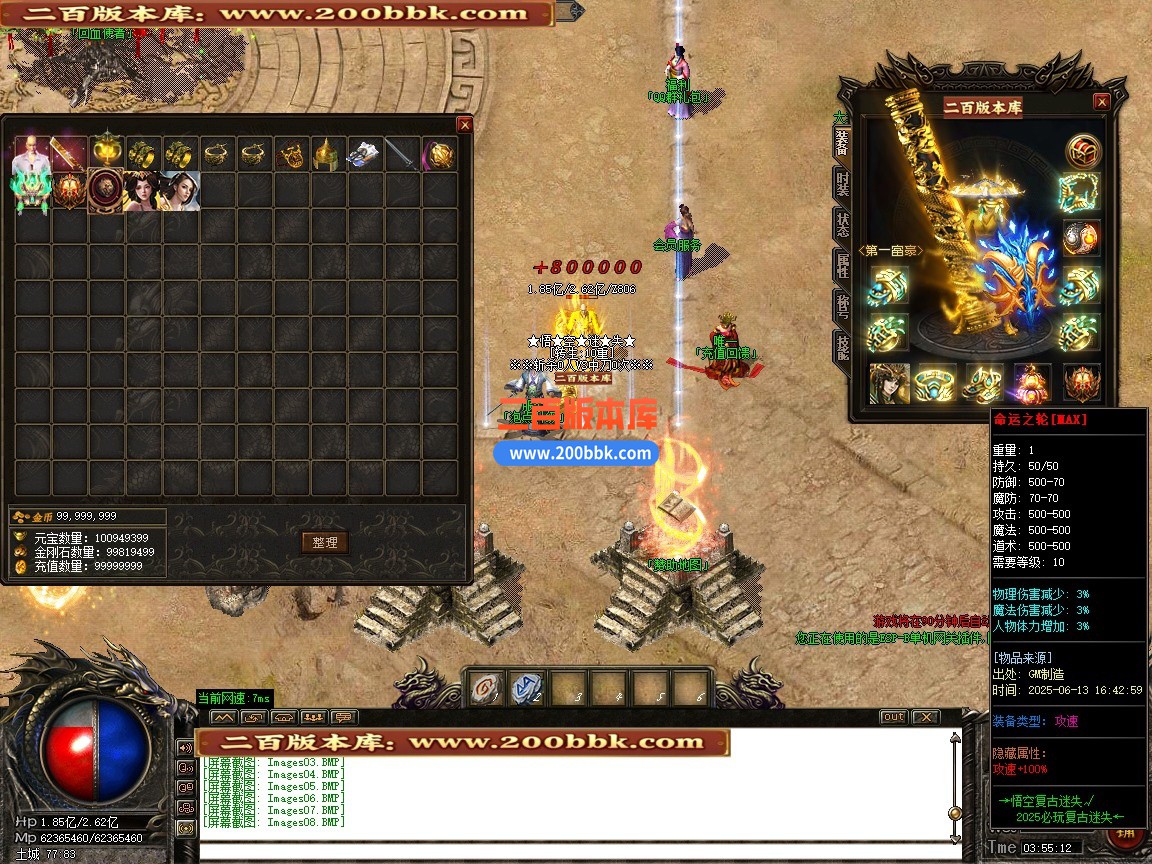Open the 称号 titles tab

843,307
